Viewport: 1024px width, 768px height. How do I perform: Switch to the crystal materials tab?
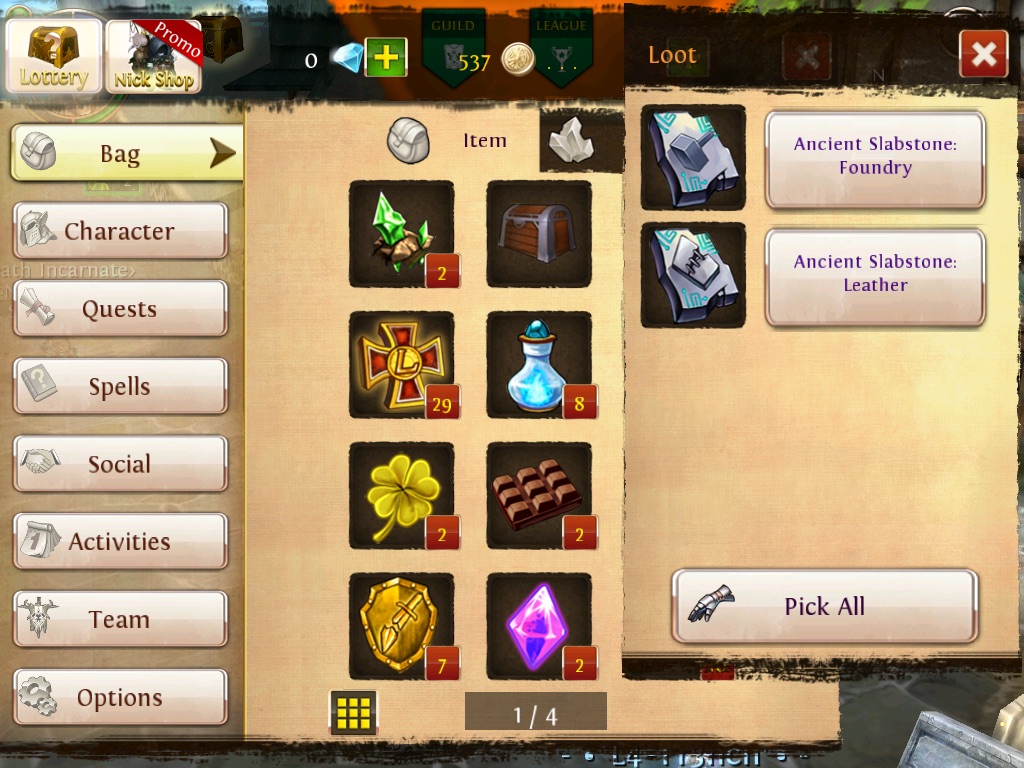point(571,141)
